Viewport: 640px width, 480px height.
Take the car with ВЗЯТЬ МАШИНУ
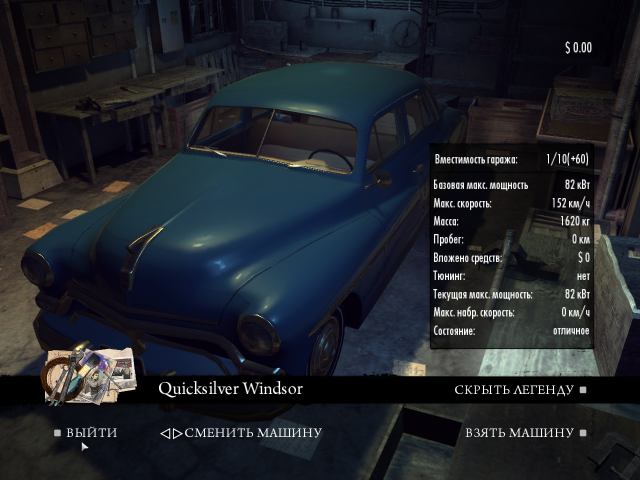[519, 433]
